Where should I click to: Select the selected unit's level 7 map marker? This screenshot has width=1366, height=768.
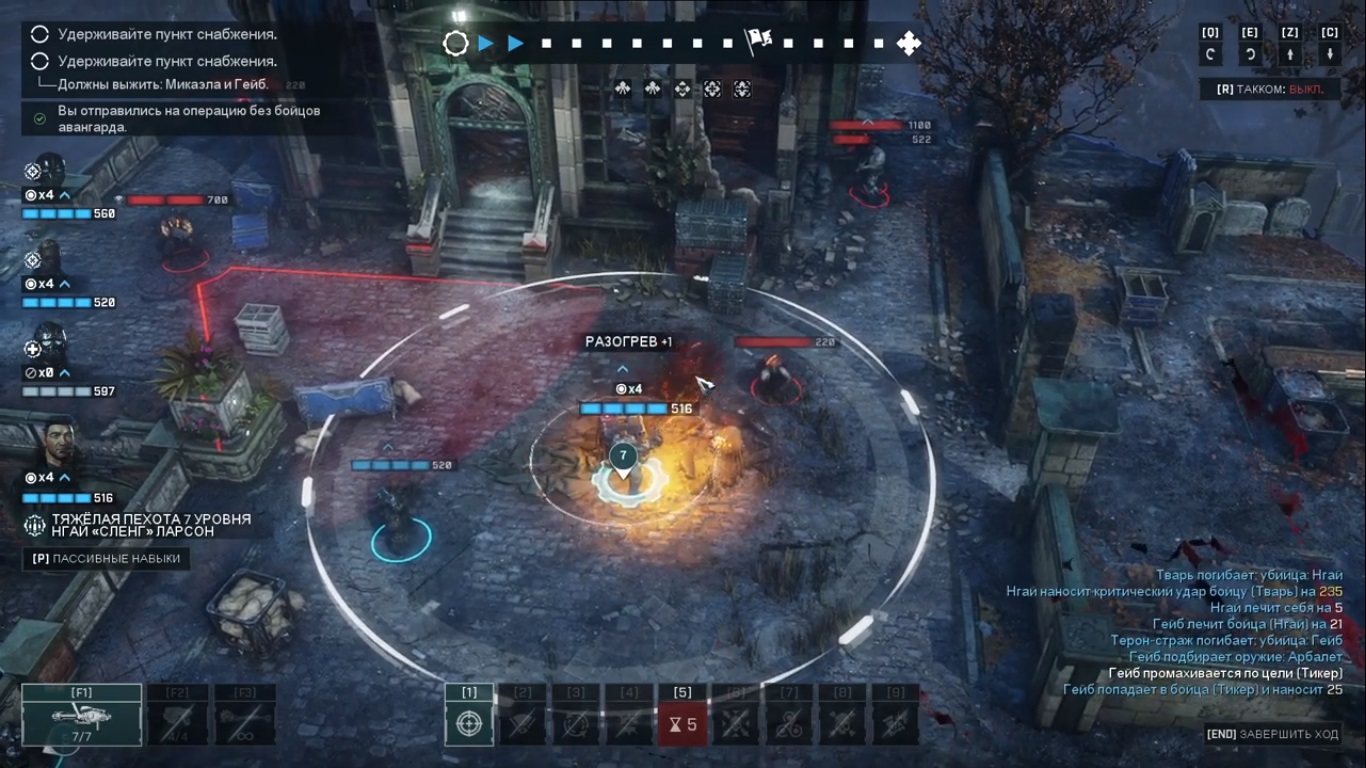coord(623,458)
